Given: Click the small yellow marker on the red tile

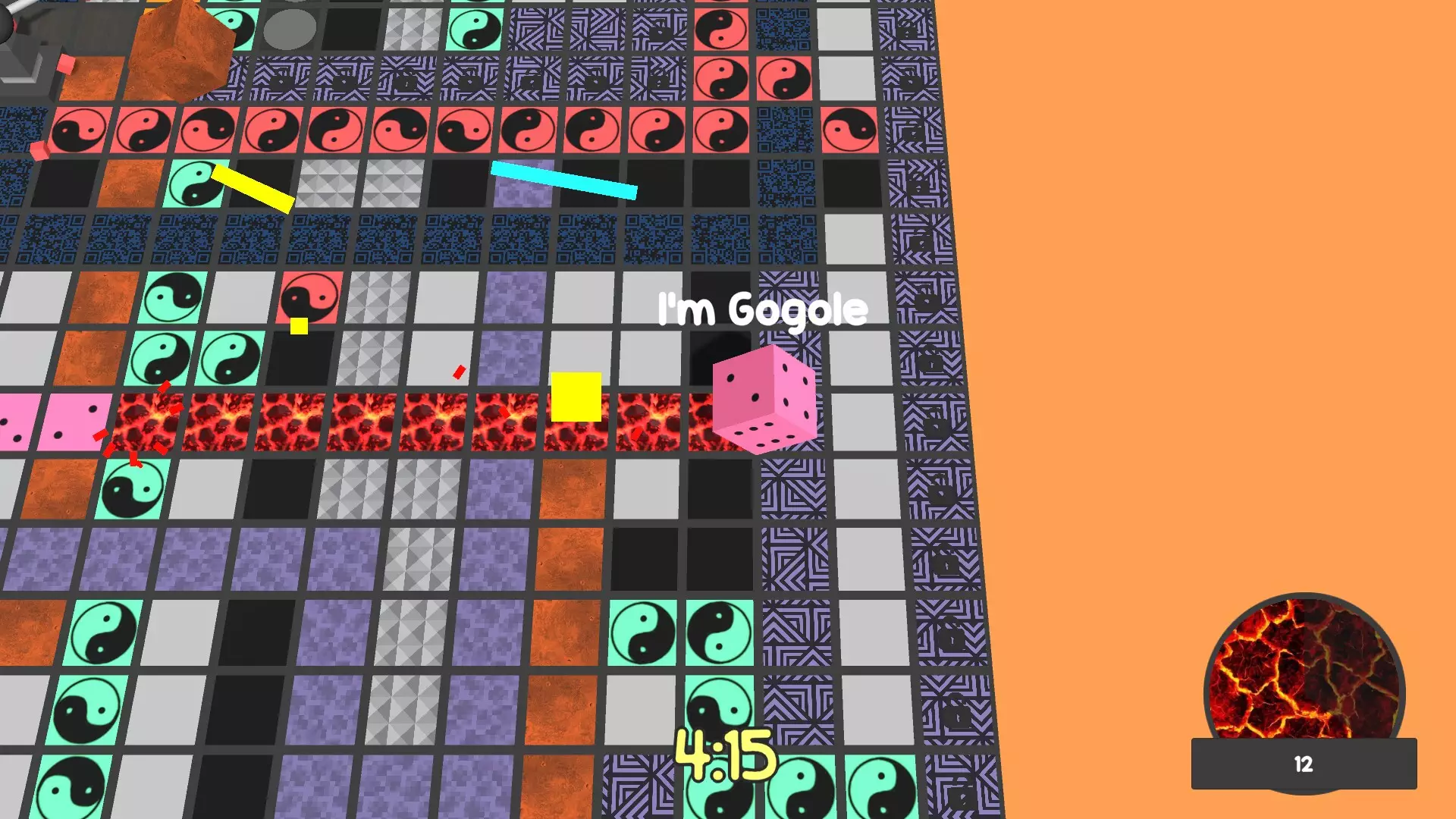Looking at the screenshot, I should pyautogui.click(x=298, y=328).
